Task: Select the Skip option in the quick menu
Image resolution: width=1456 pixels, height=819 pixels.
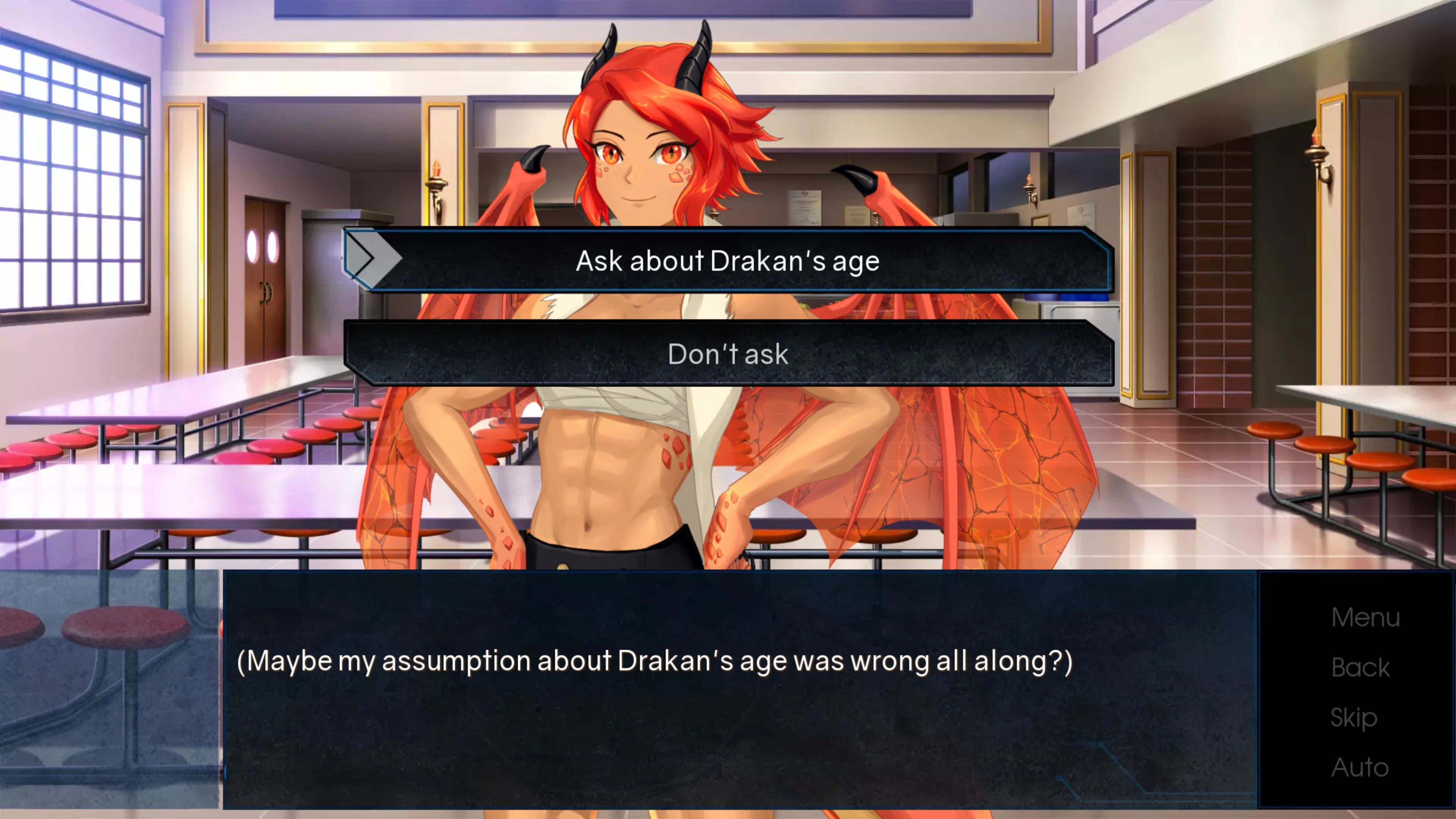Action: [x=1354, y=717]
